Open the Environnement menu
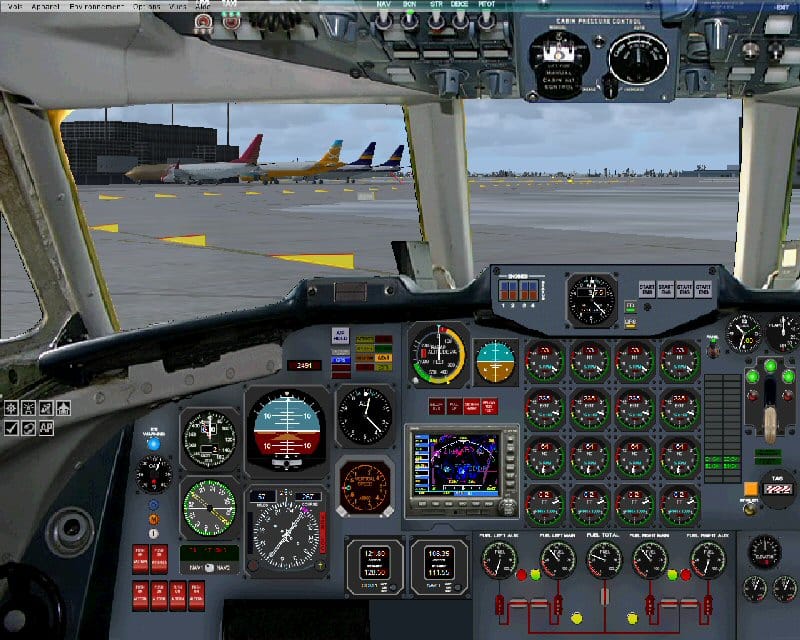This screenshot has width=800, height=640. (97, 6)
